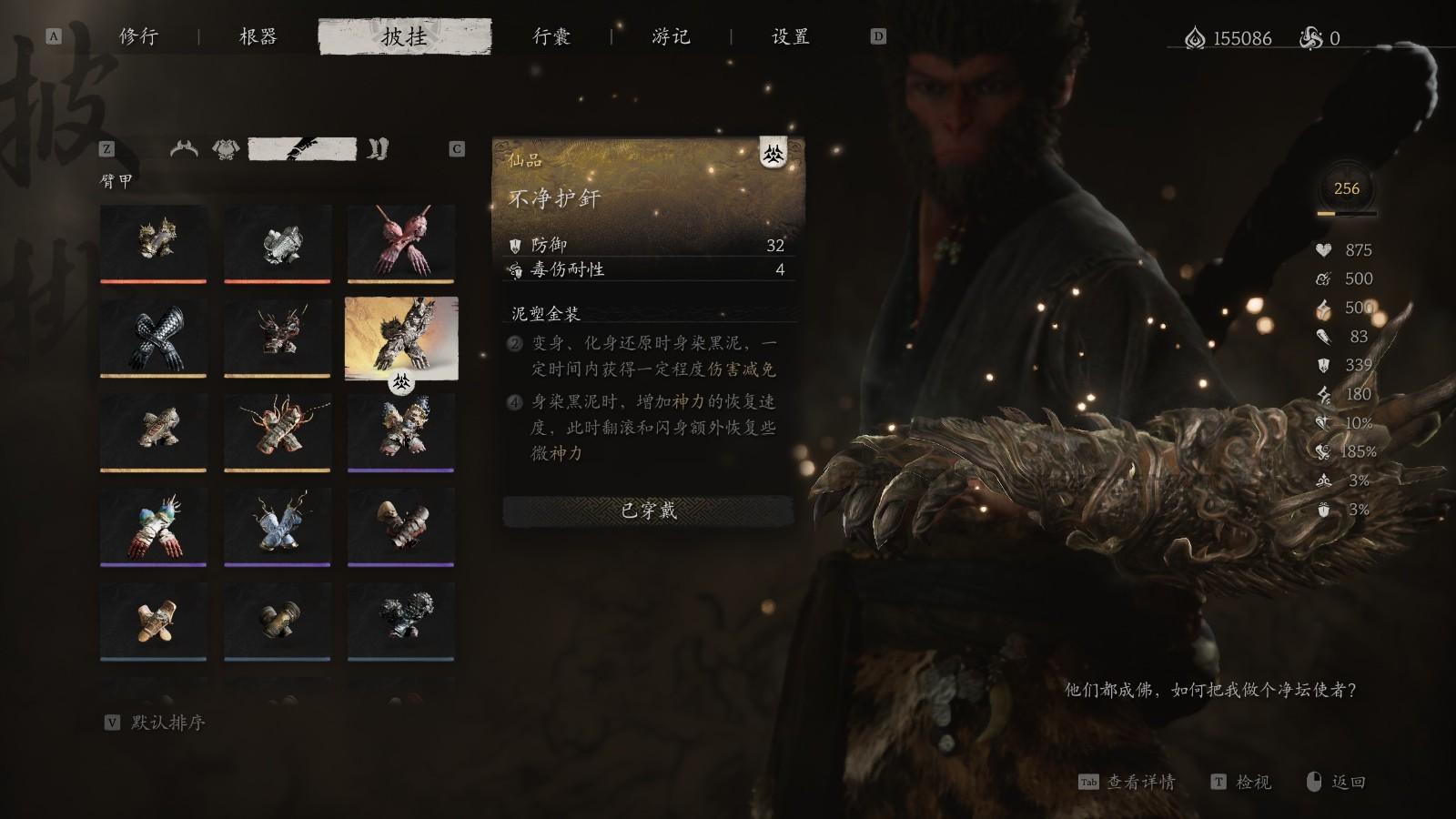The image size is (1456, 819).
Task: Switch to the 修行 tab
Action: (x=138, y=37)
